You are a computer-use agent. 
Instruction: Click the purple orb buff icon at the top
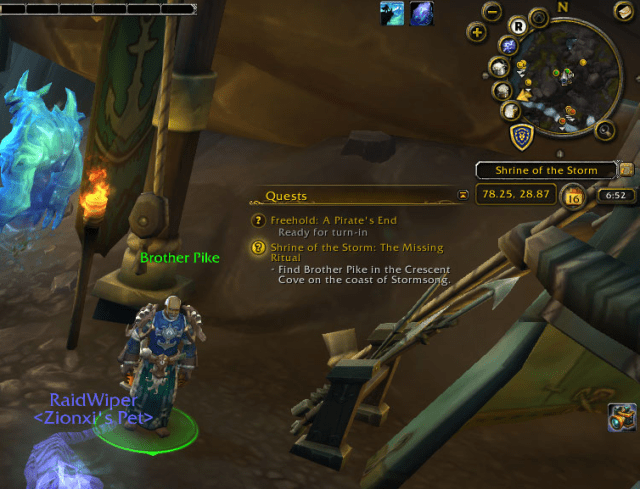click(x=421, y=13)
